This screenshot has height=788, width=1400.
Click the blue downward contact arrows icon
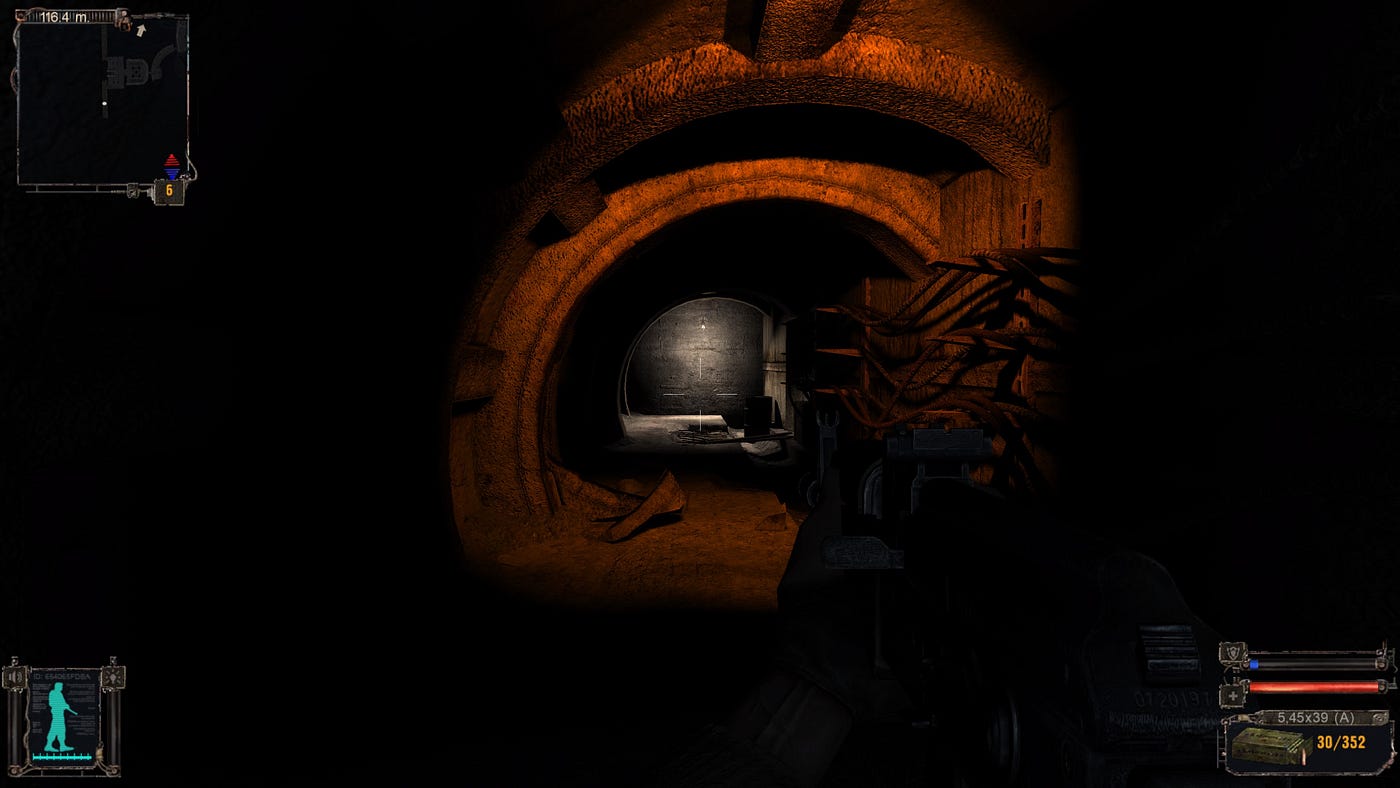[x=172, y=173]
